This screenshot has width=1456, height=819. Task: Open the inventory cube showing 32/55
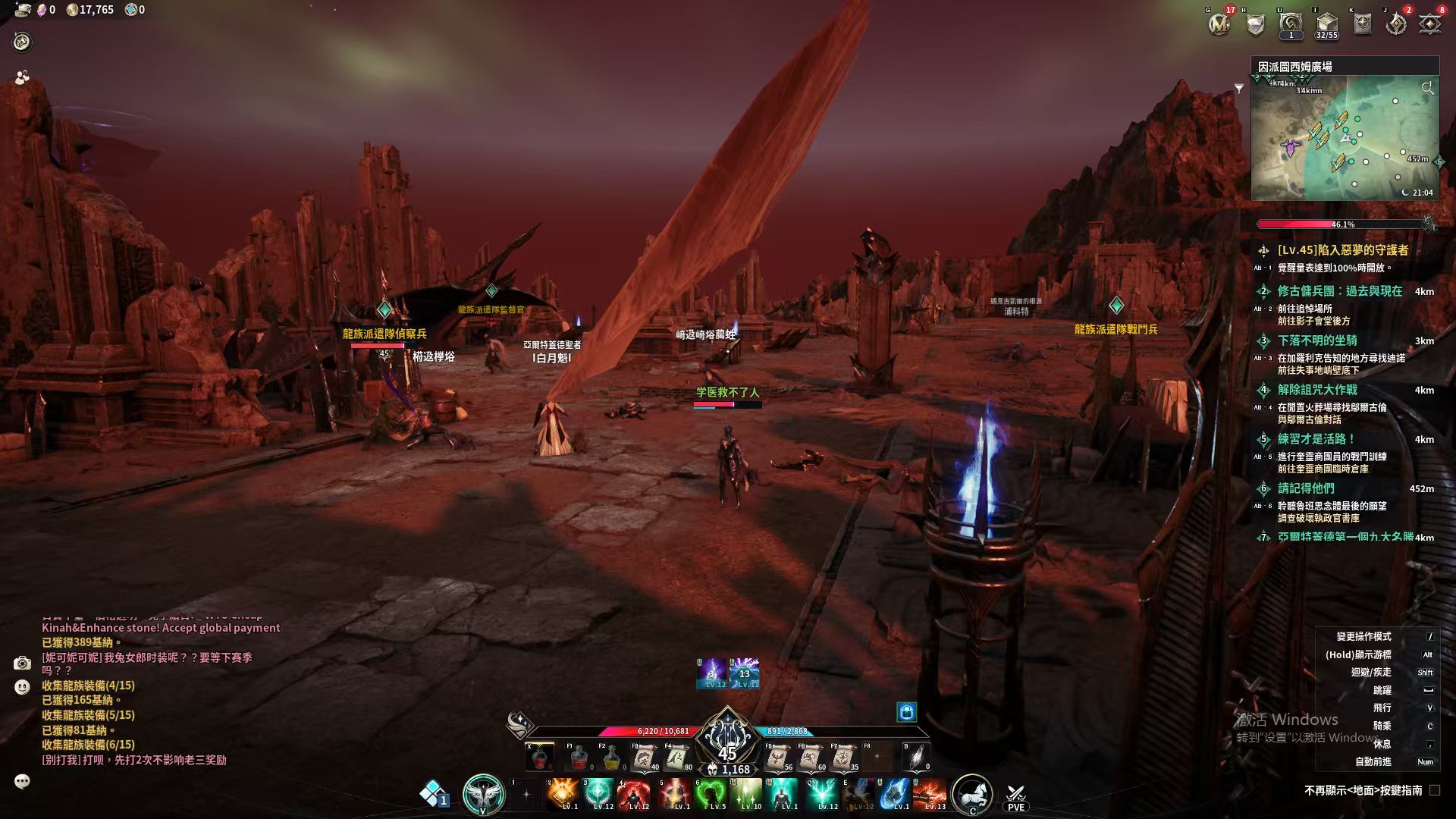1326,24
